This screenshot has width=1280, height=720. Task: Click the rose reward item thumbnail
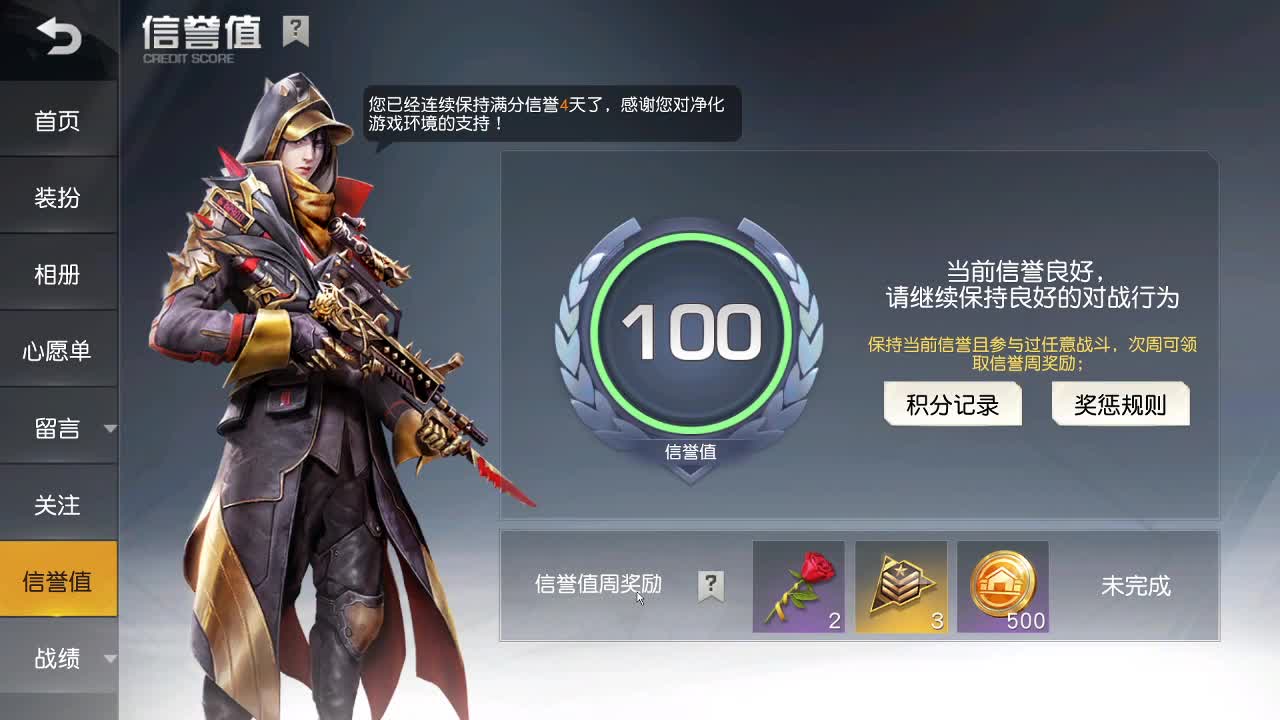(799, 588)
